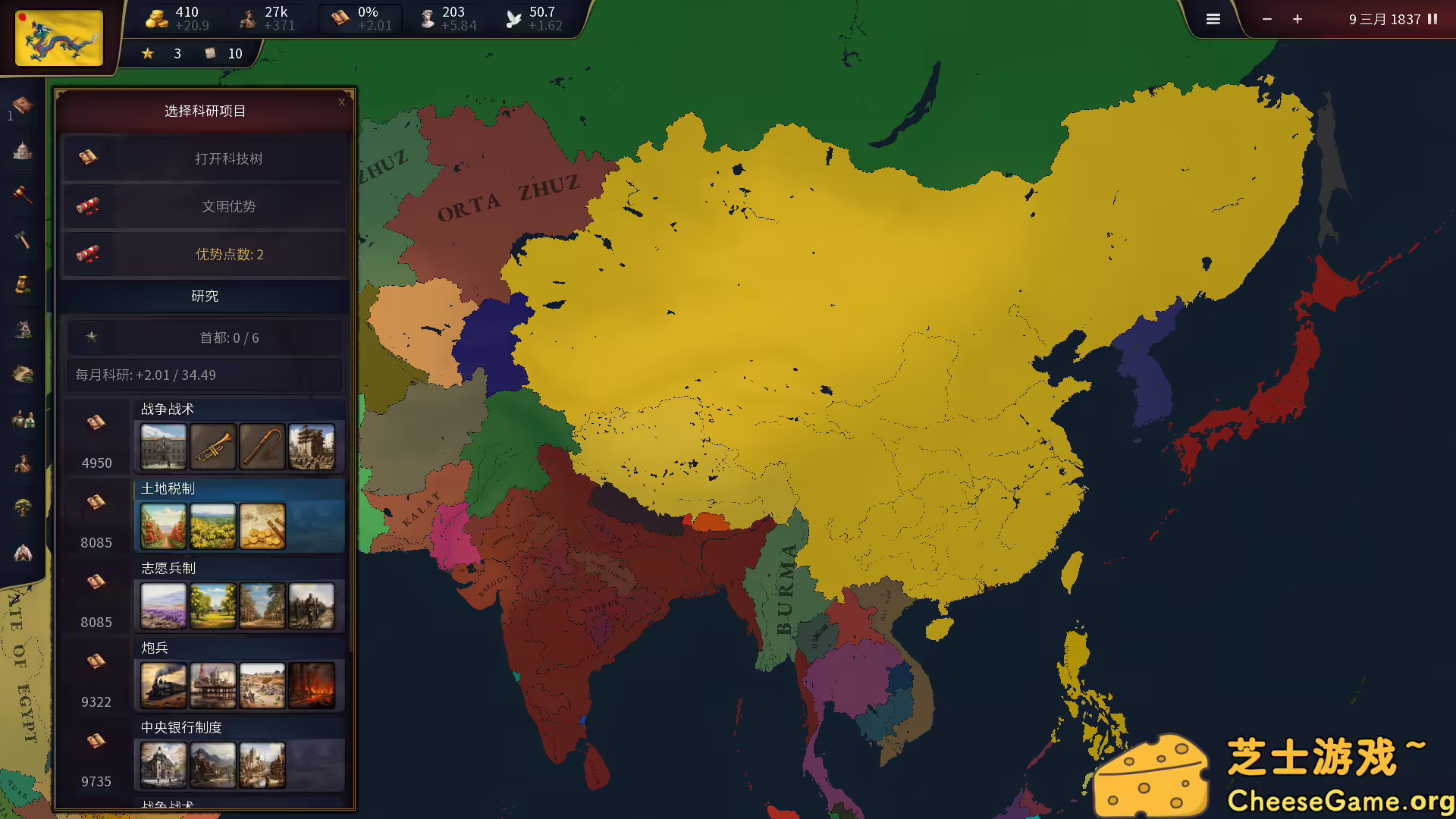Open the laws panel via gavel icon
Screen dimensions: 1456x819
[x=22, y=196]
